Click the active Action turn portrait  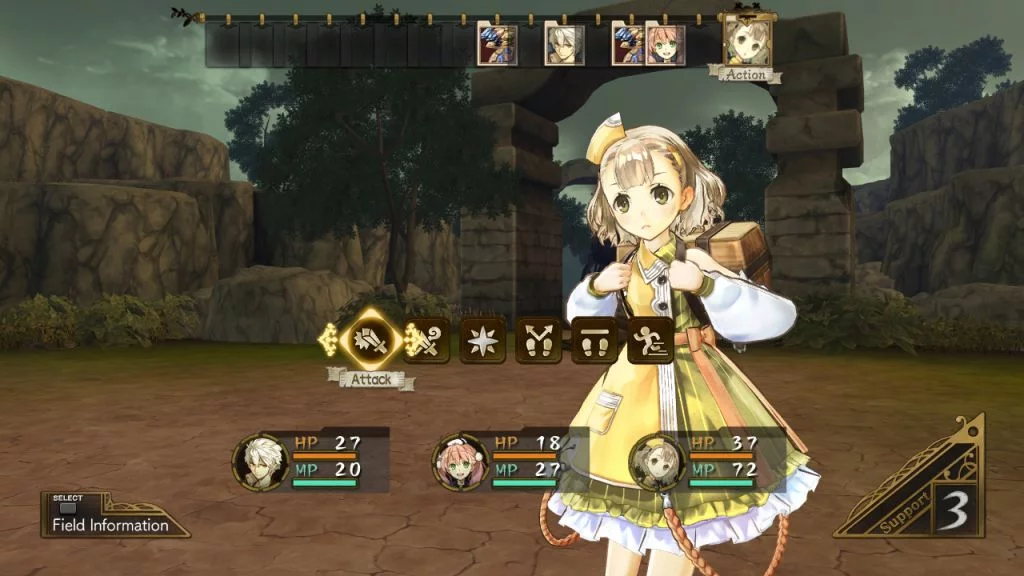746,40
